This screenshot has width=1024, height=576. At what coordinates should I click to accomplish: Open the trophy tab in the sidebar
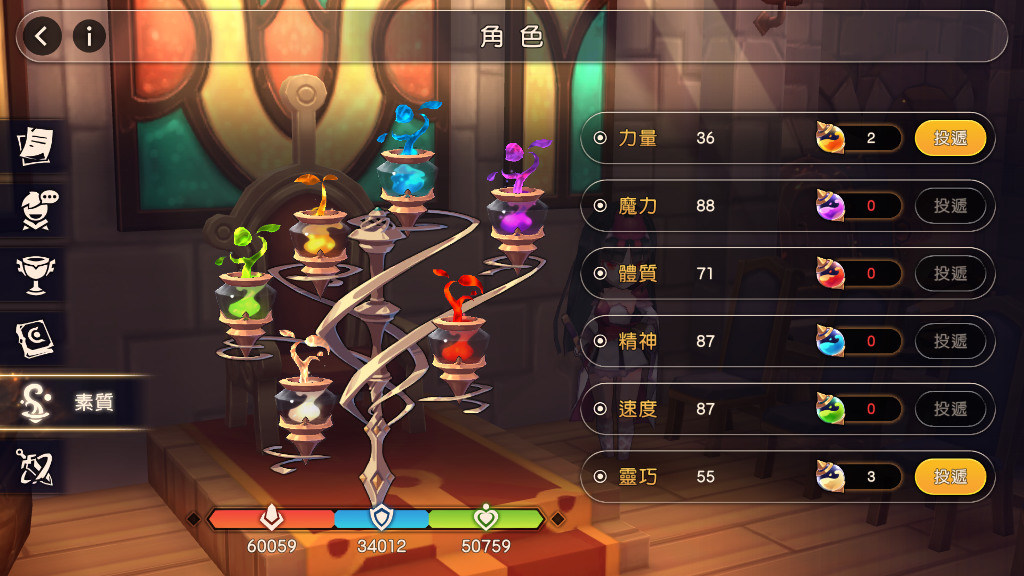pyautogui.click(x=36, y=273)
